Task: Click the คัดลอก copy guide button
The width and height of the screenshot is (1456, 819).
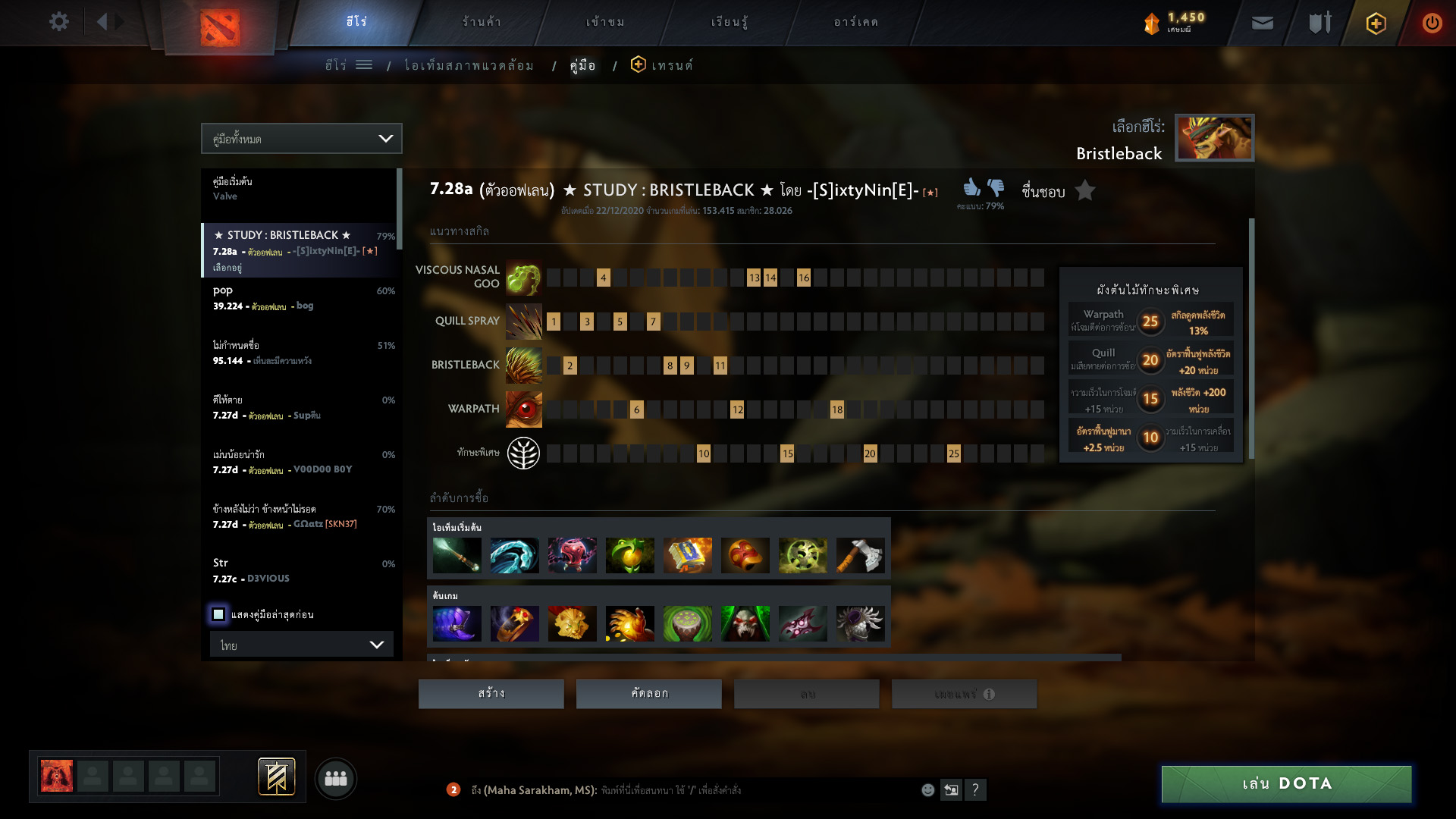Action: [648, 694]
